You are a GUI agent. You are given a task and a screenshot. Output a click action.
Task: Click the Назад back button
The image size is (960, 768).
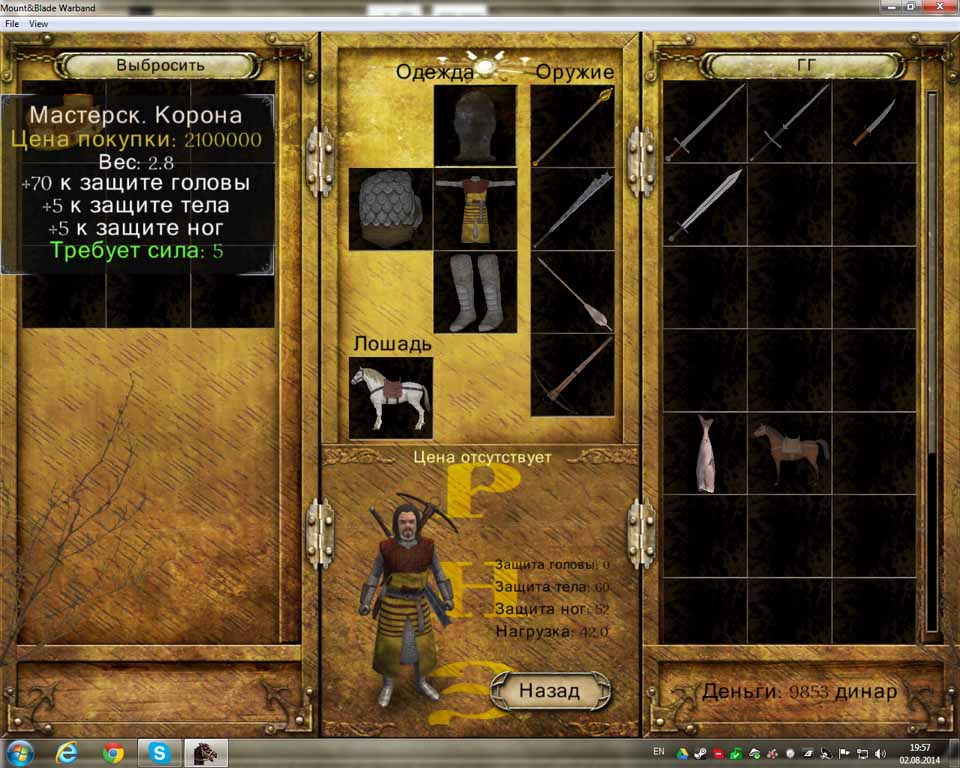point(537,691)
